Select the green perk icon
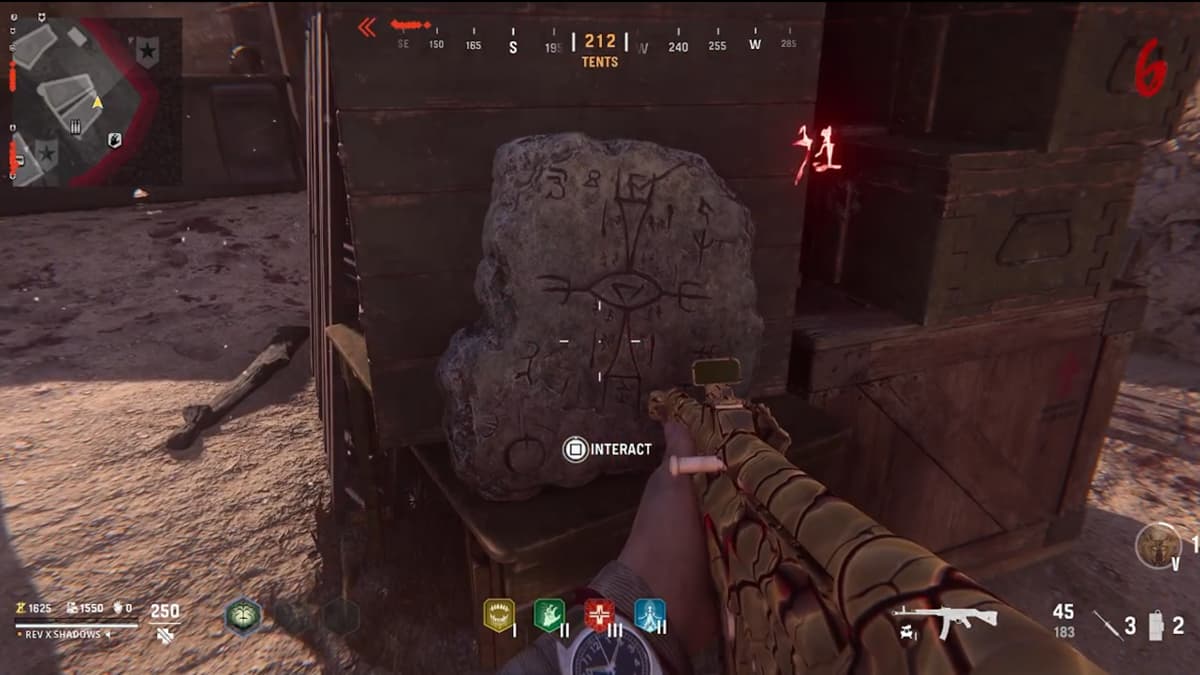 [548, 615]
